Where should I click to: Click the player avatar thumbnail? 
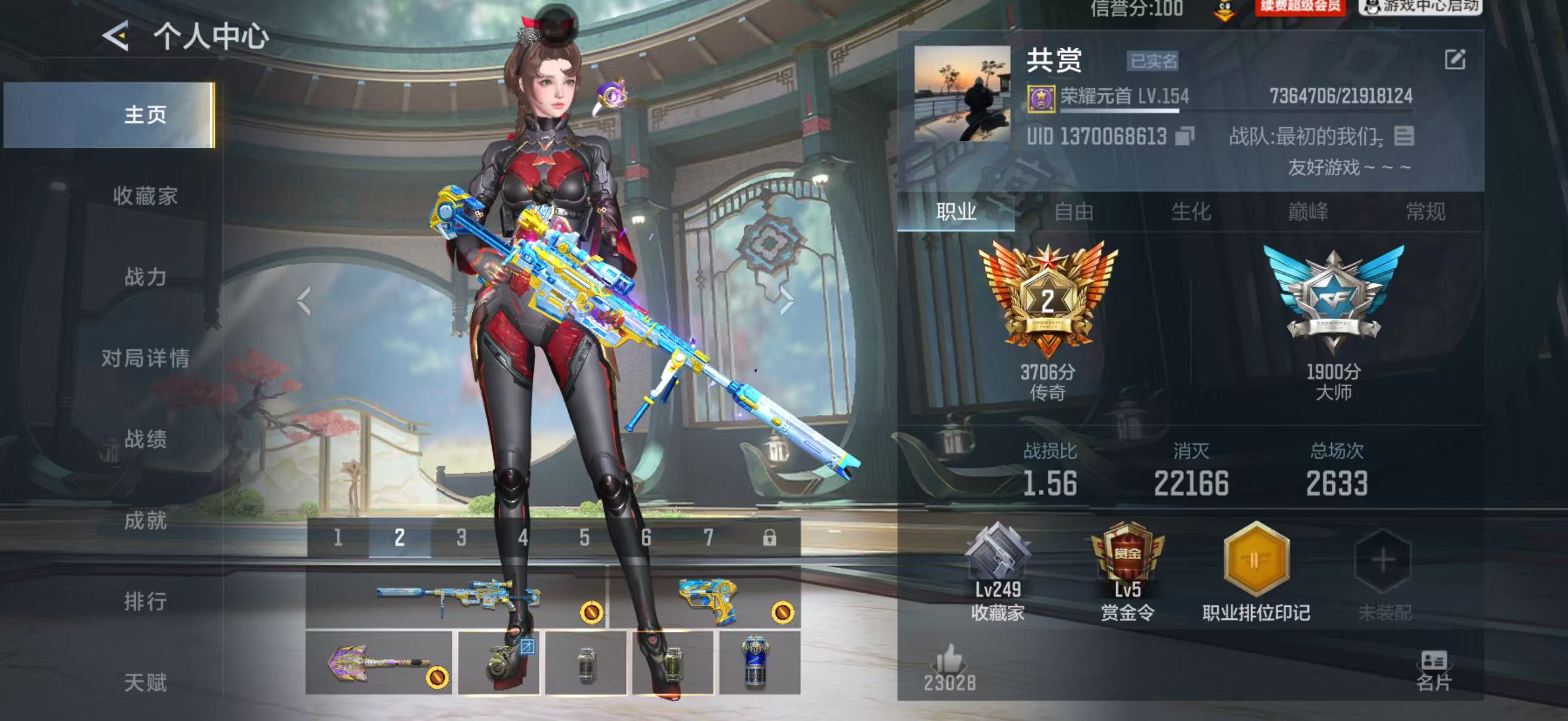pyautogui.click(x=962, y=93)
